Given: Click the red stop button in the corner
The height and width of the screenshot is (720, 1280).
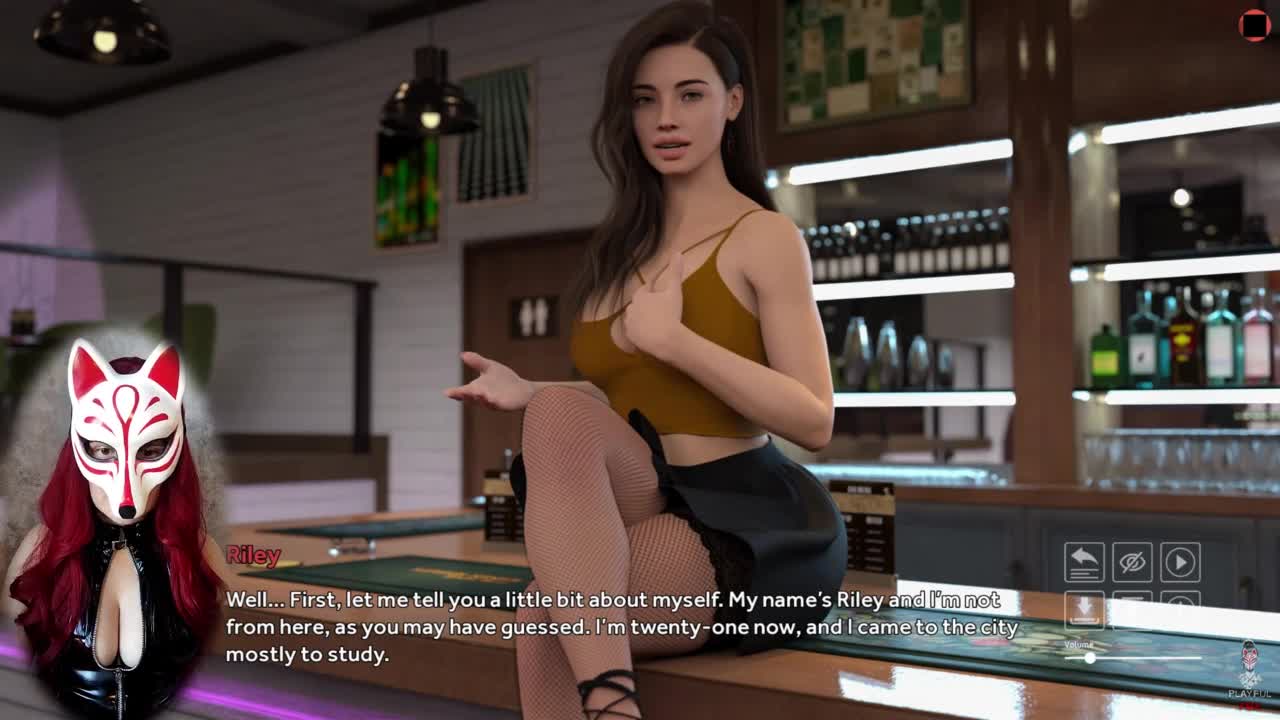Looking at the screenshot, I should [1254, 25].
